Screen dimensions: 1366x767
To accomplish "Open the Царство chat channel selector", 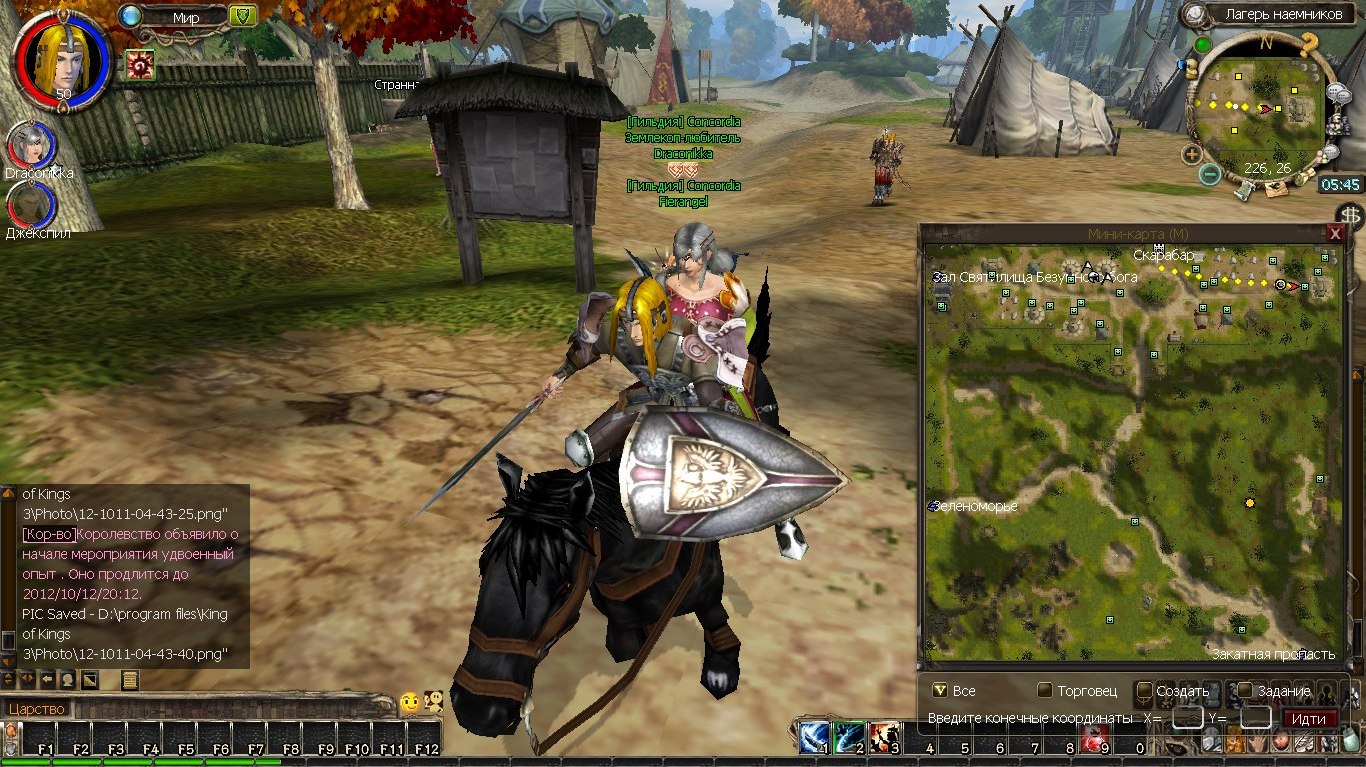I will pos(38,709).
